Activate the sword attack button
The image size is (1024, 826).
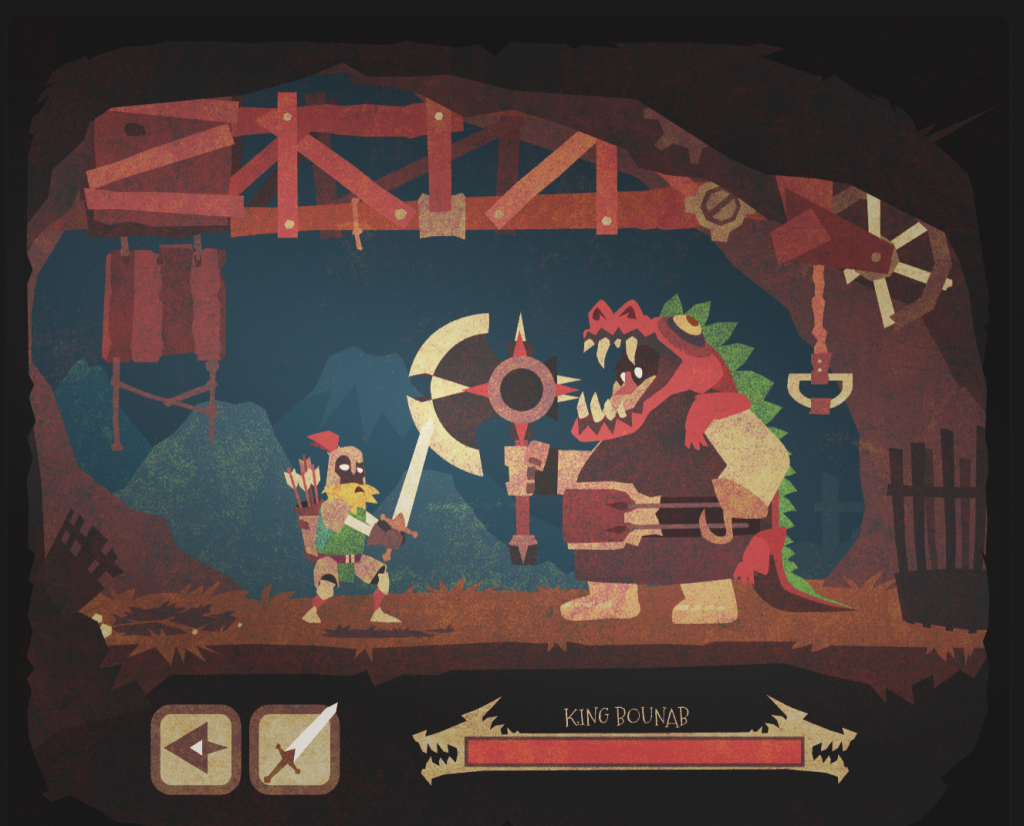point(294,748)
